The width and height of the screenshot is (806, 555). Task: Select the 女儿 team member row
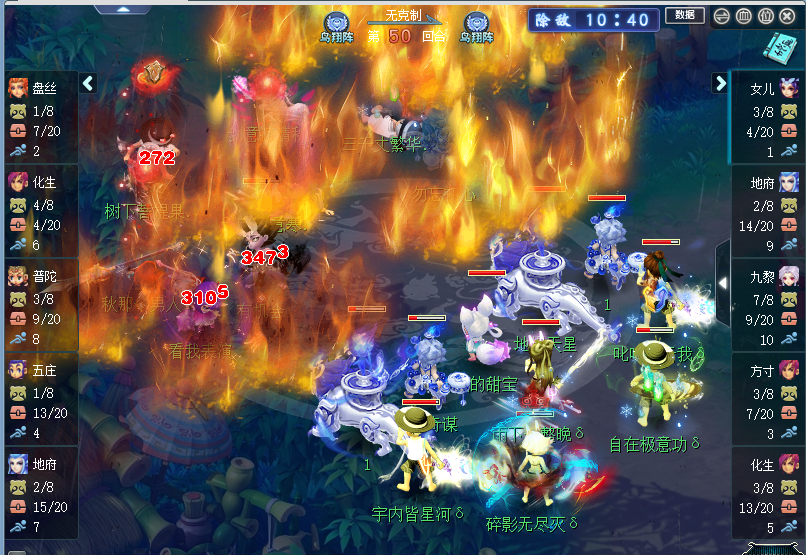768,119
